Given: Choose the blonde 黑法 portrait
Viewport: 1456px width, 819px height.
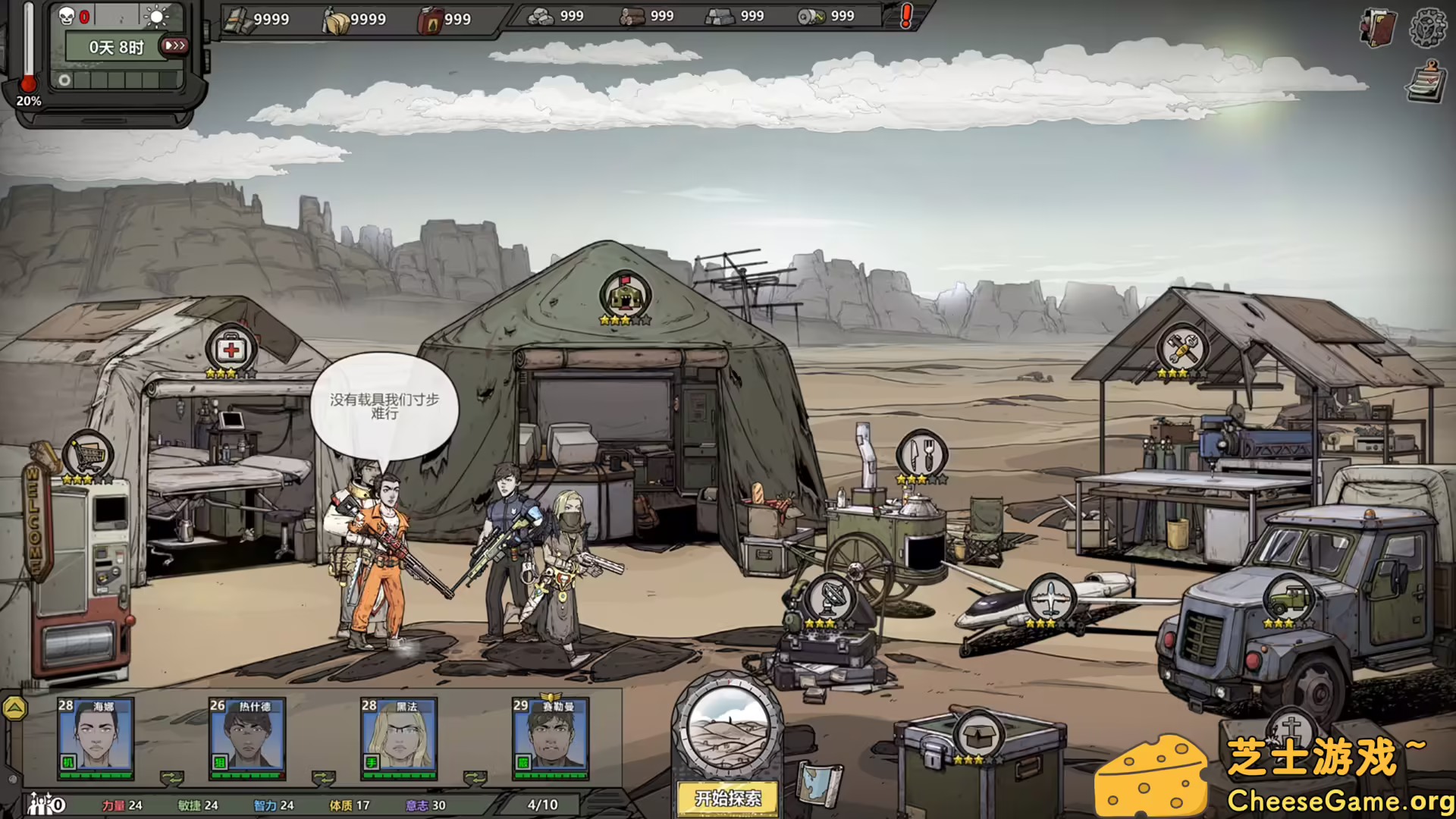Looking at the screenshot, I should coord(399,736).
